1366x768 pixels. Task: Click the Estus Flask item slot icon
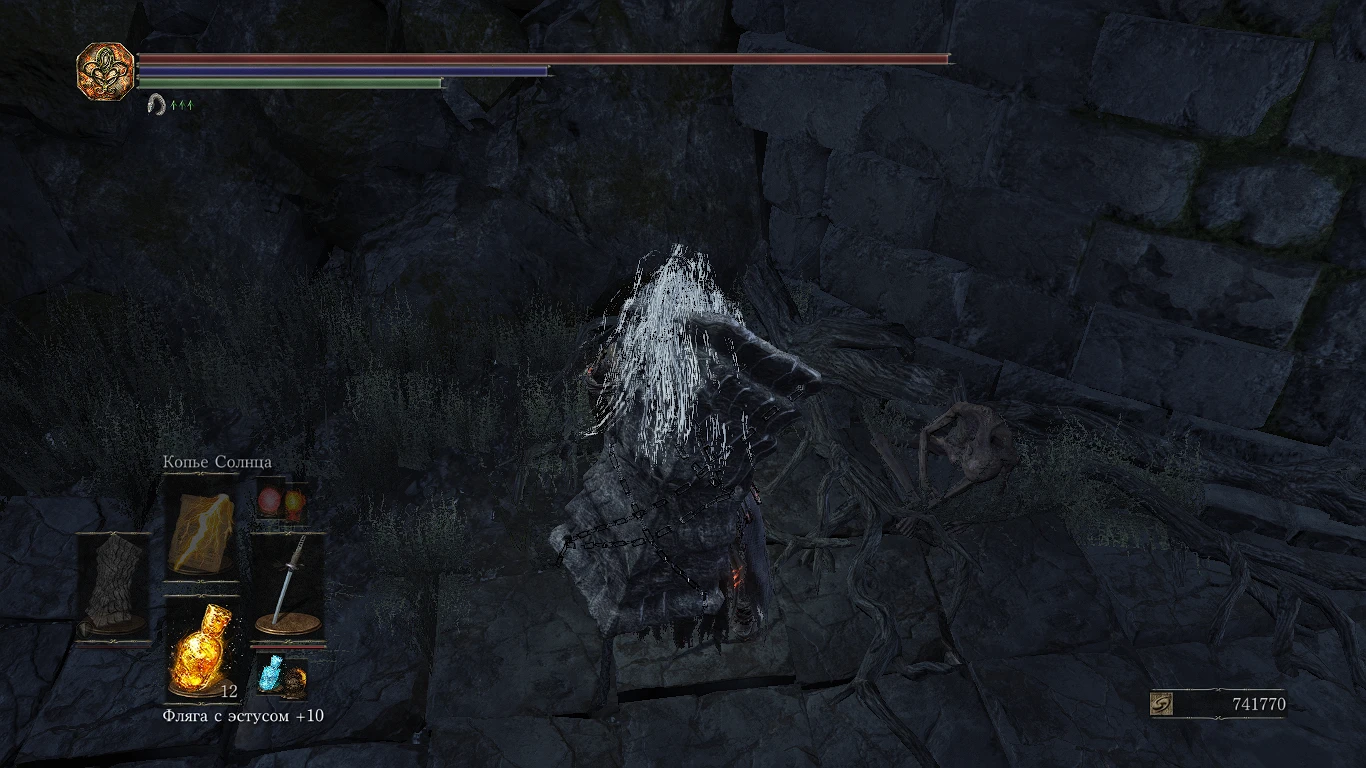(x=200, y=650)
